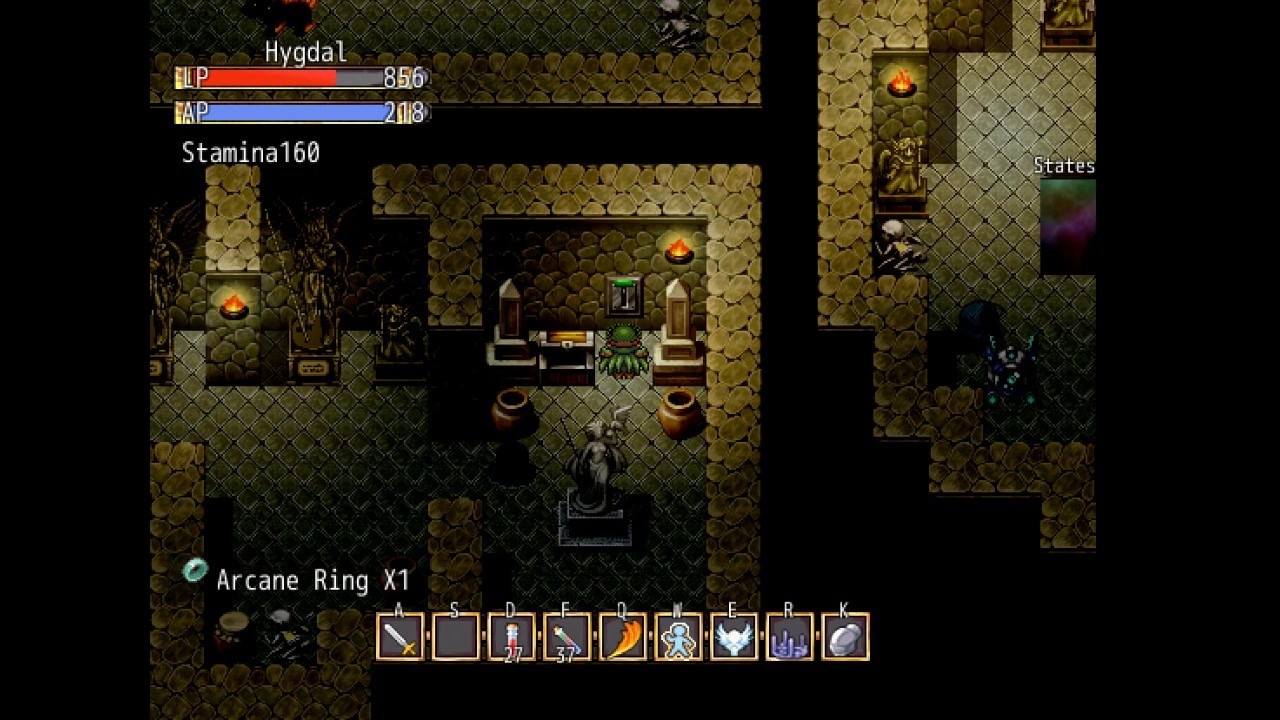Click the Arcane Ring X1 text
The height and width of the screenshot is (720, 1280).
[313, 580]
